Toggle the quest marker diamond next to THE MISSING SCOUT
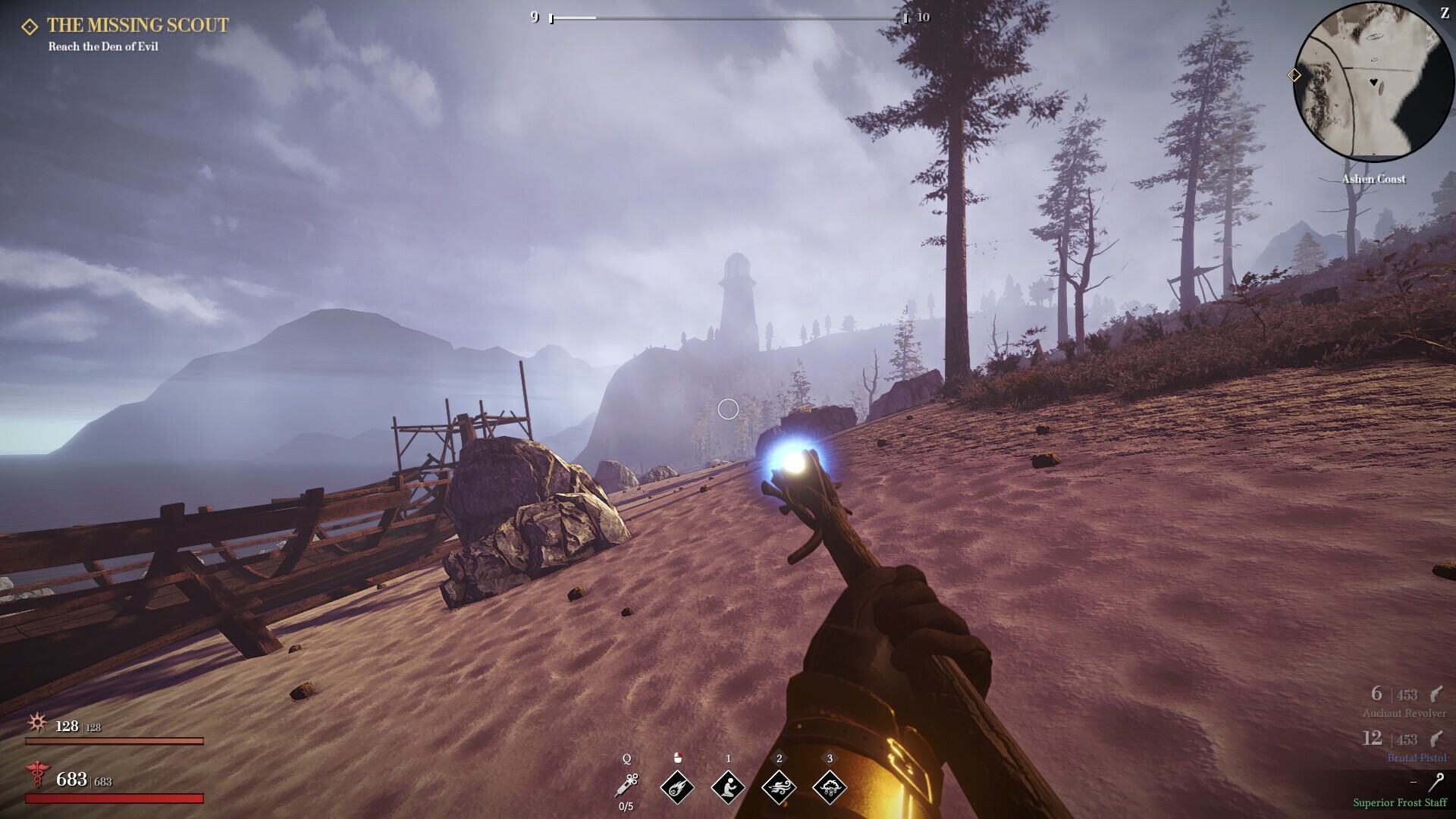The height and width of the screenshot is (819, 1456). point(29,25)
